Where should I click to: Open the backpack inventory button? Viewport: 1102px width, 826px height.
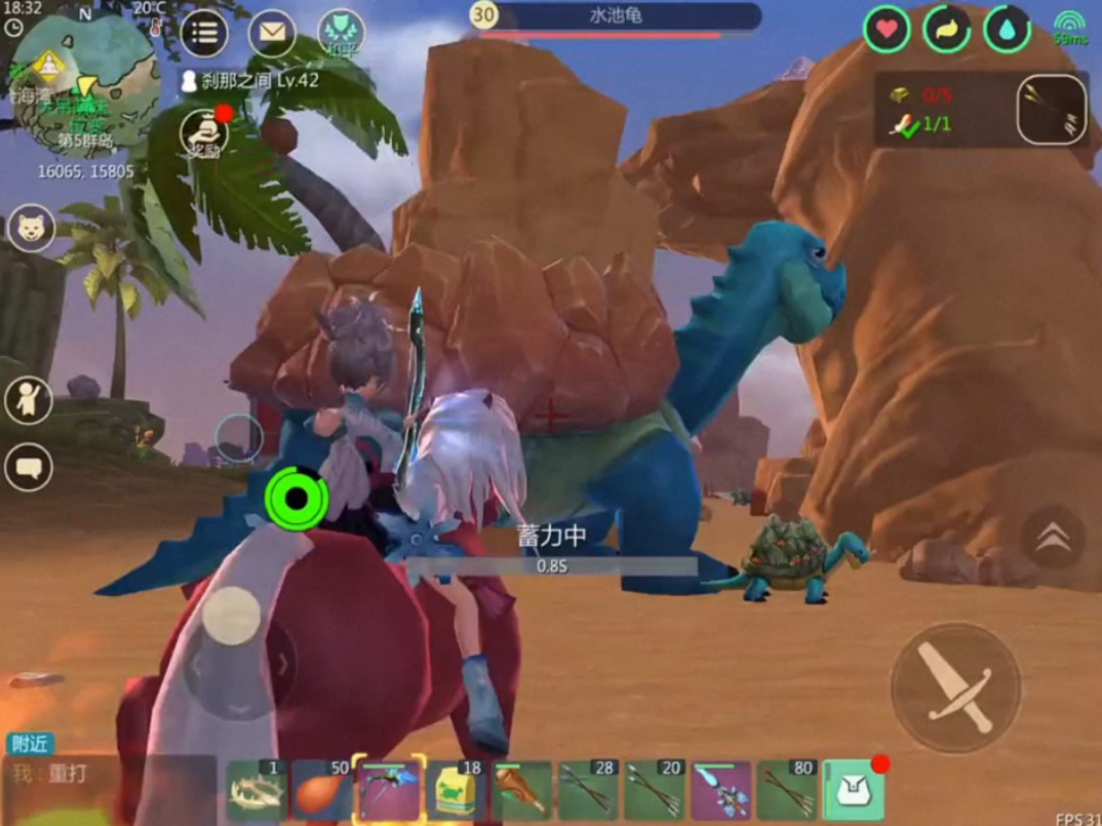point(853,791)
